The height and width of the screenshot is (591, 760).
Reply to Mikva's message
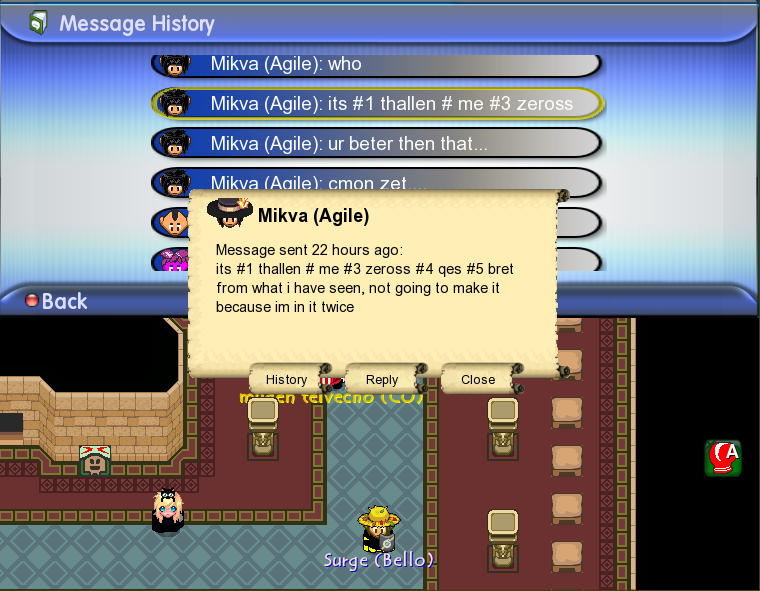point(382,380)
